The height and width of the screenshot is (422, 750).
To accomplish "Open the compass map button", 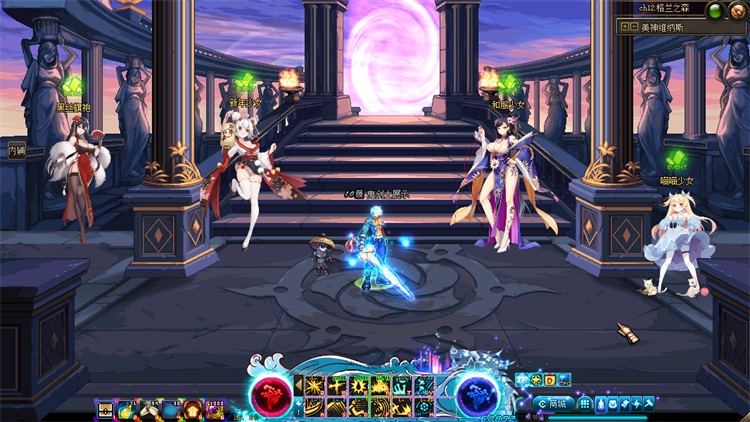I will 737,11.
